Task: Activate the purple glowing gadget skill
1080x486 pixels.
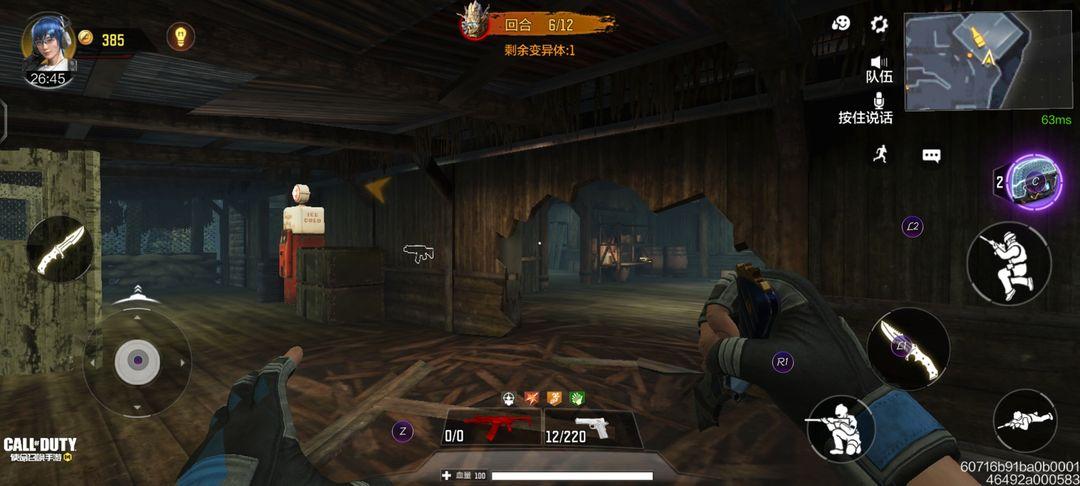Action: point(1033,182)
